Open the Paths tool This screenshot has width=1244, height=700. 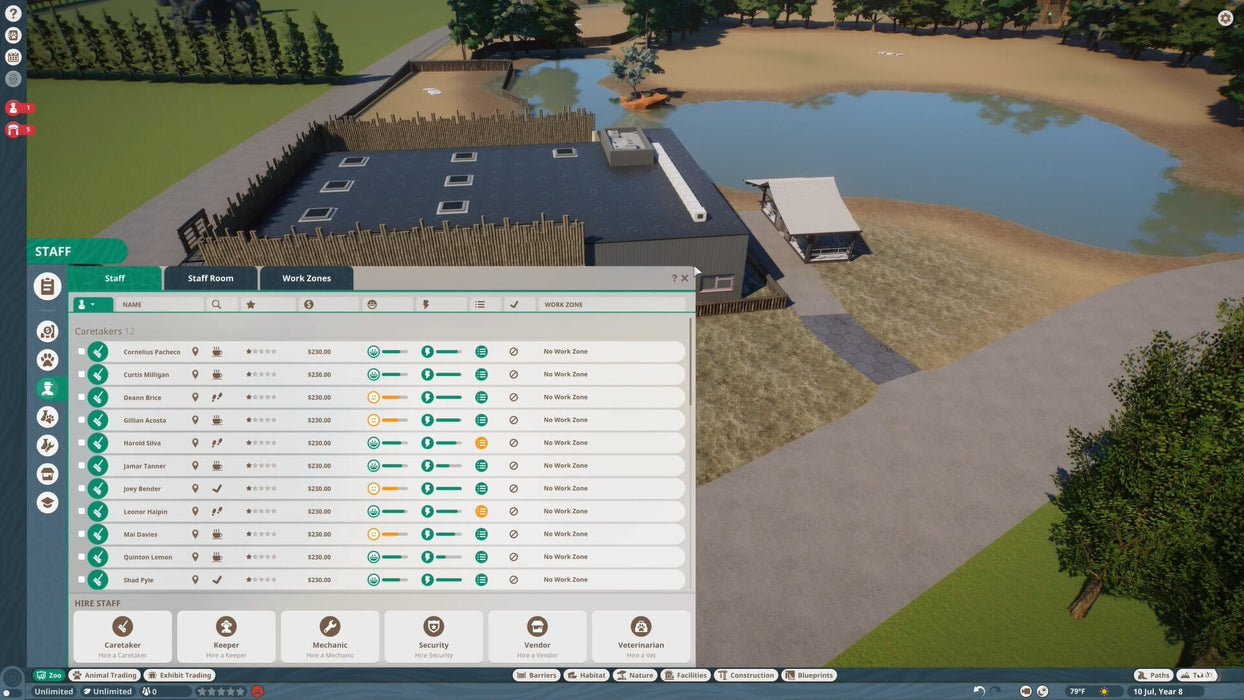coord(1153,675)
